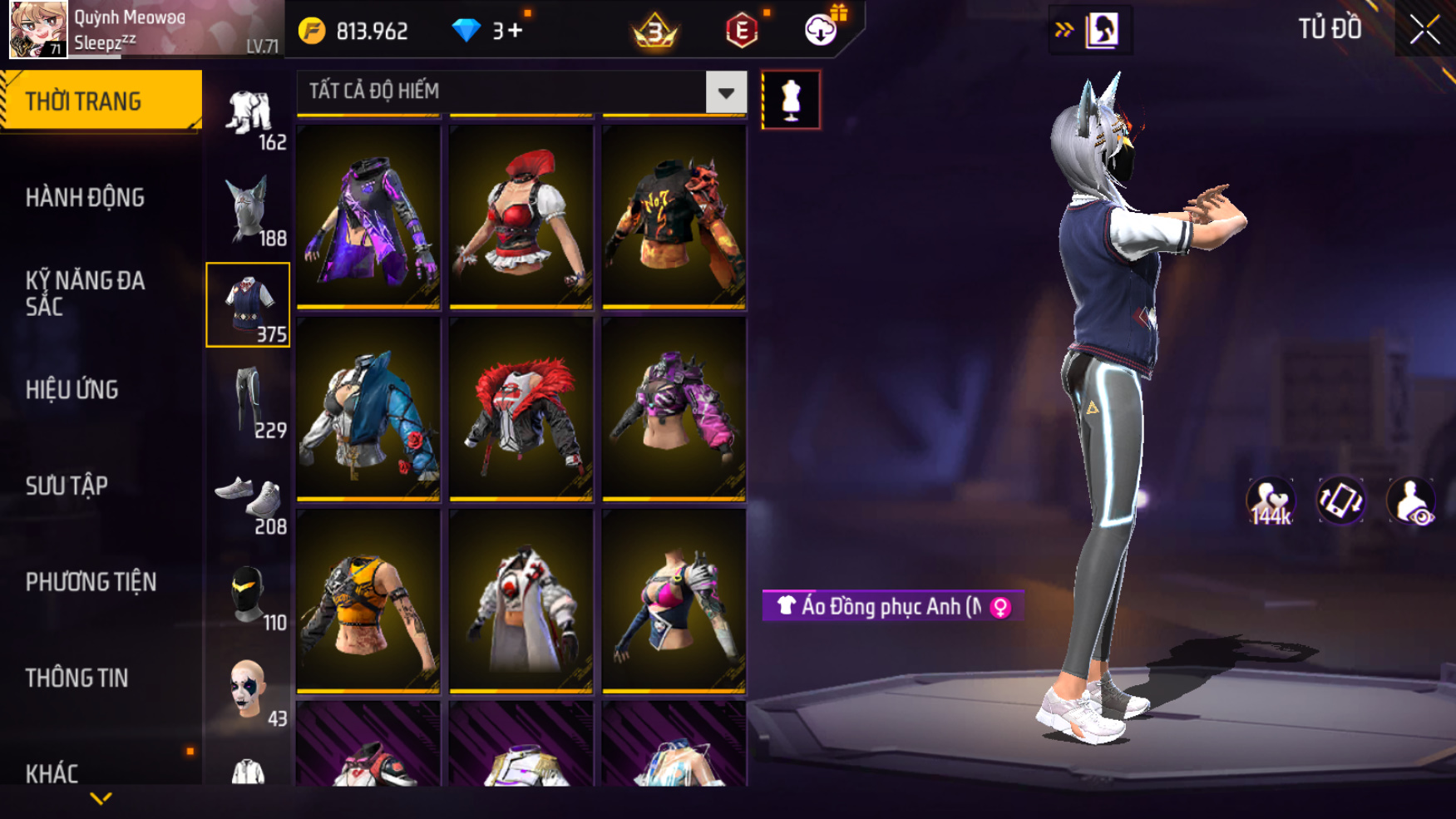The height and width of the screenshot is (819, 1456).
Task: Open the Kỹ Năng Đa Sắc section
Action: coord(85,293)
